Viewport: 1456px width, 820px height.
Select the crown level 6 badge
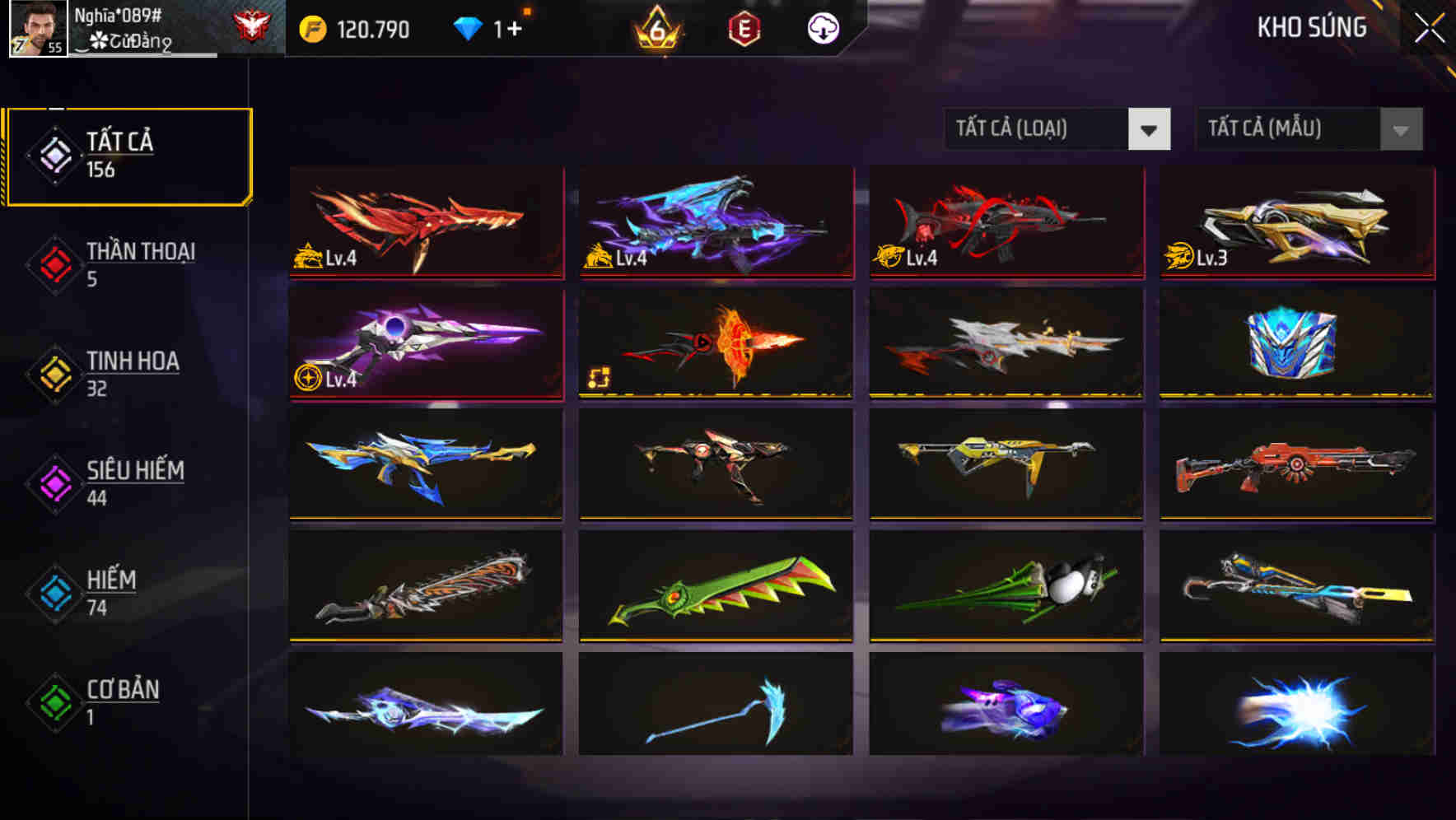coord(655,27)
